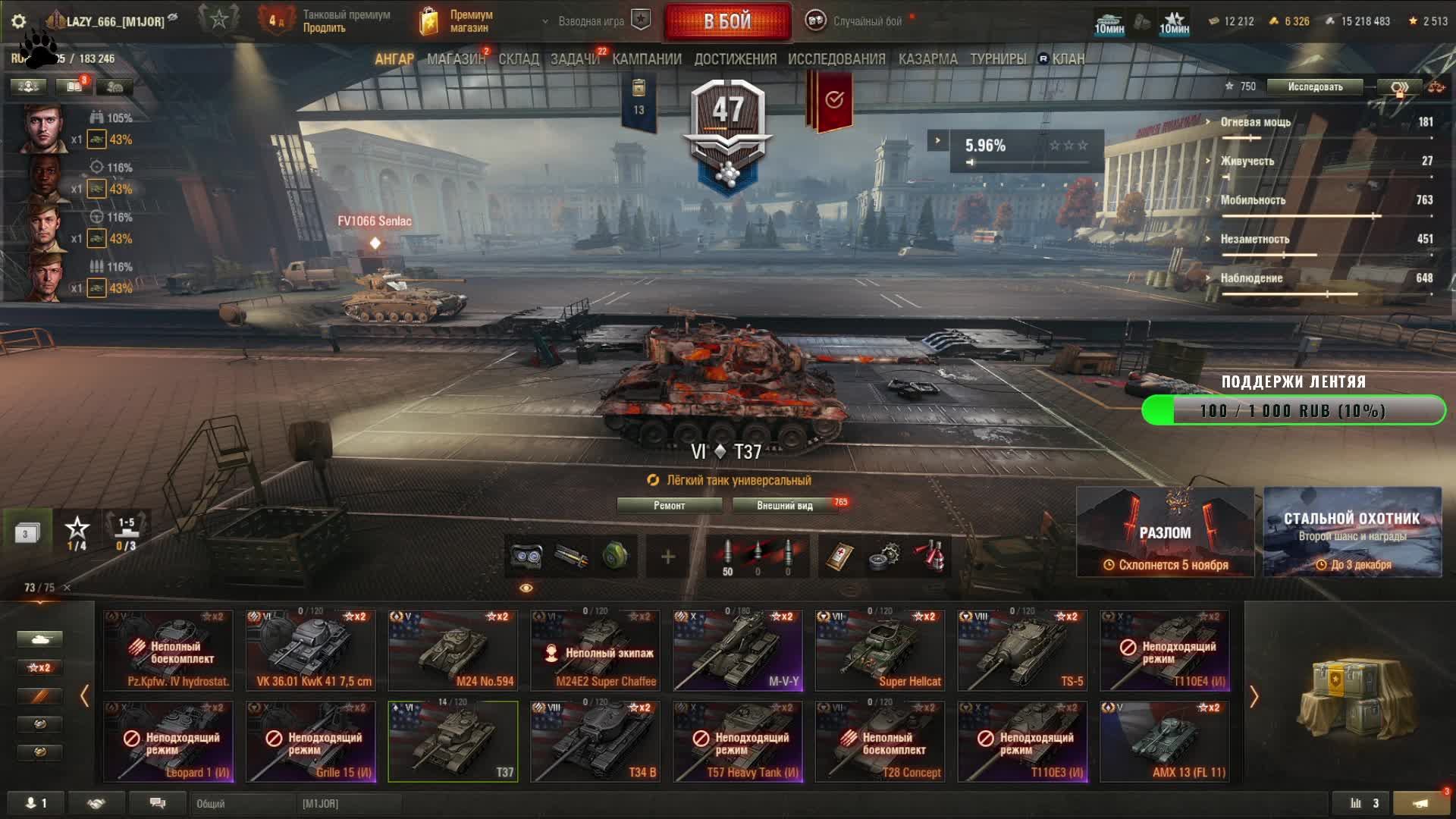Click the Исследовать research button
The image size is (1456, 819).
click(1315, 87)
